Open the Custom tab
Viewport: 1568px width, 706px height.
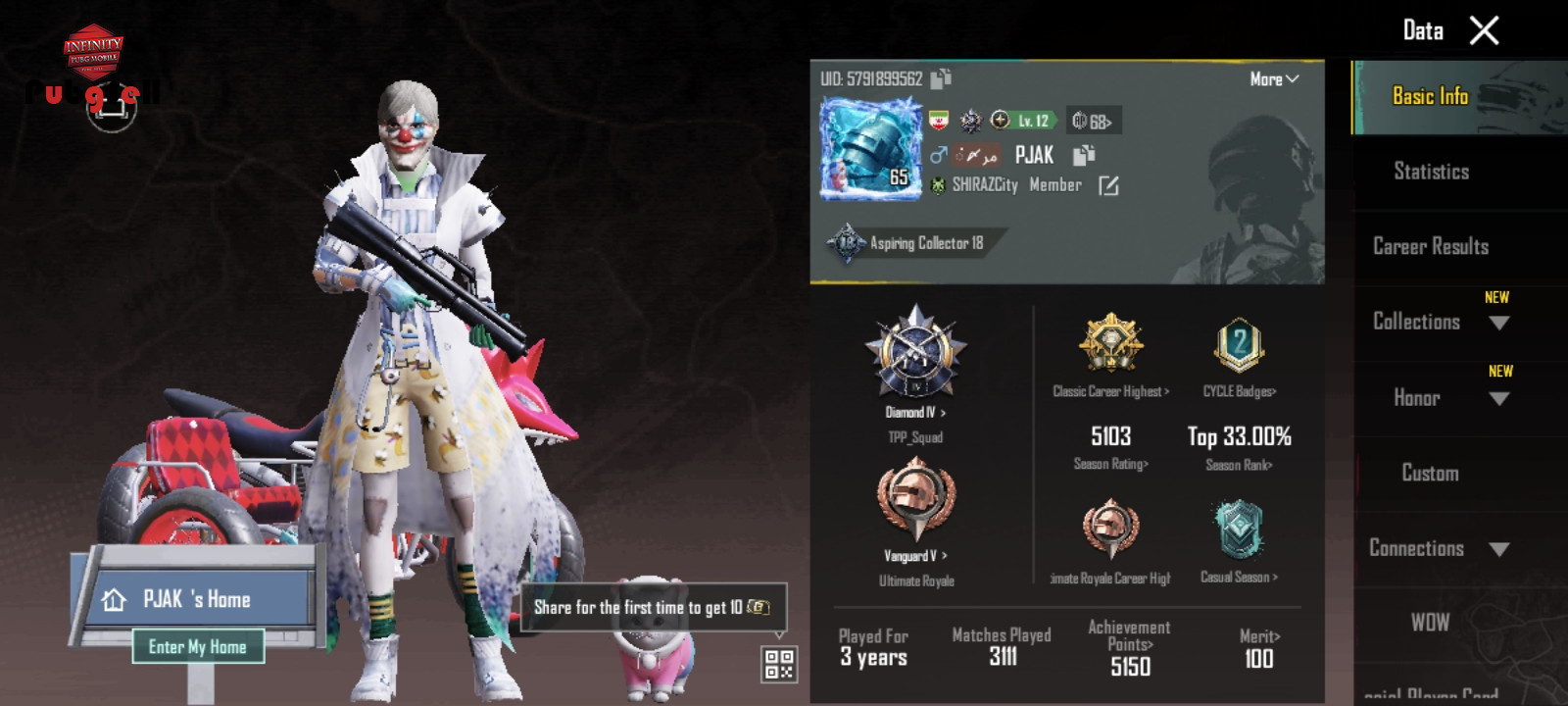click(1430, 473)
